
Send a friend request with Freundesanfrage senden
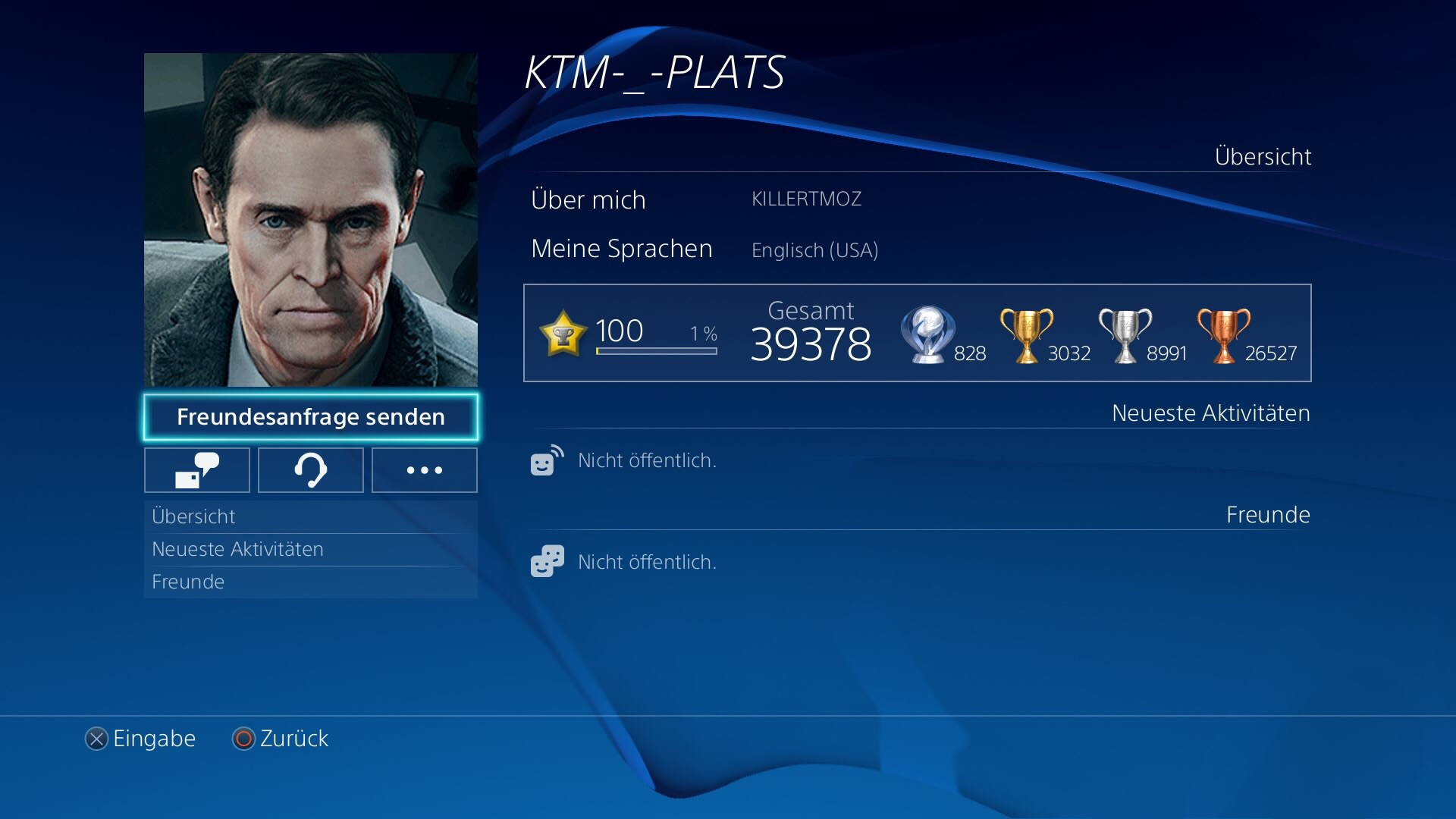click(x=311, y=417)
